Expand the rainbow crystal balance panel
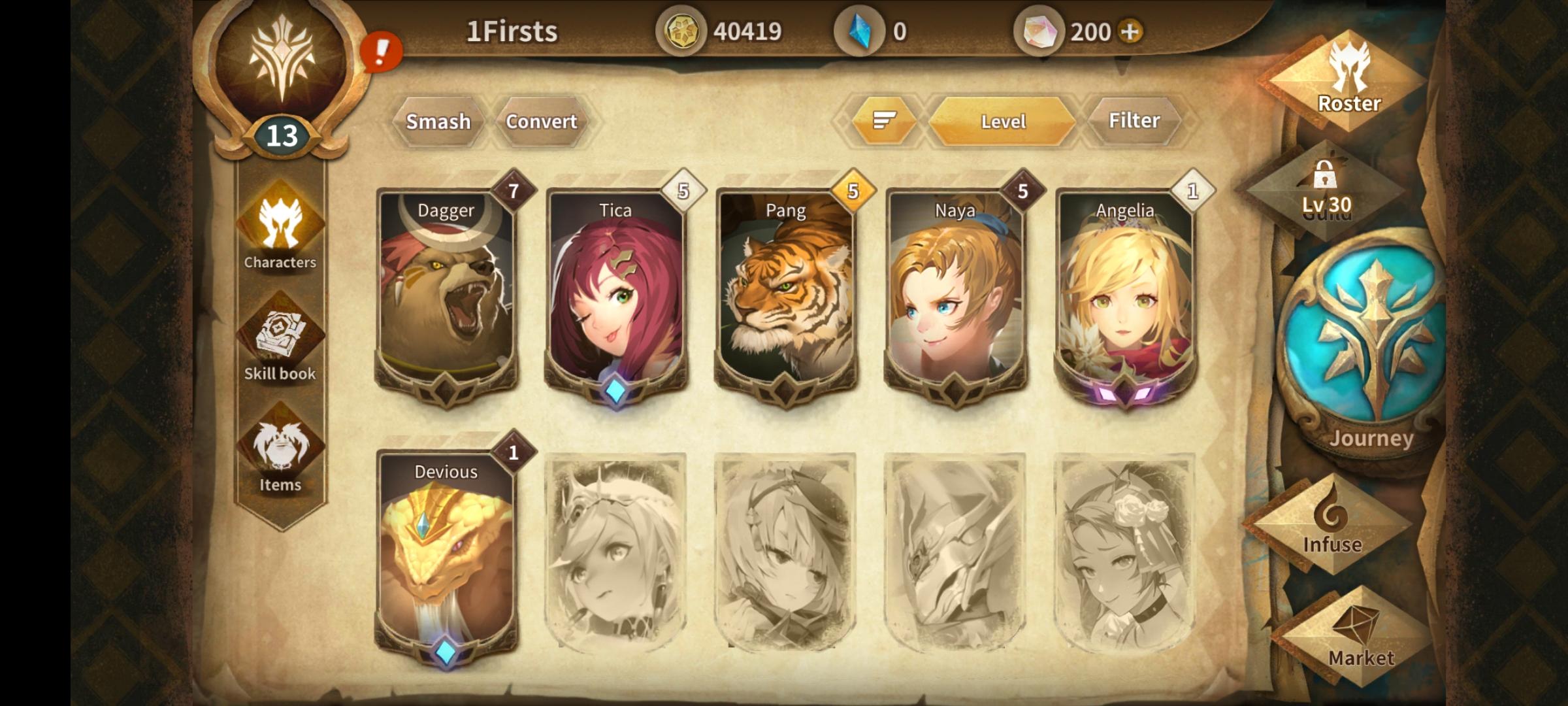 click(x=1039, y=29)
